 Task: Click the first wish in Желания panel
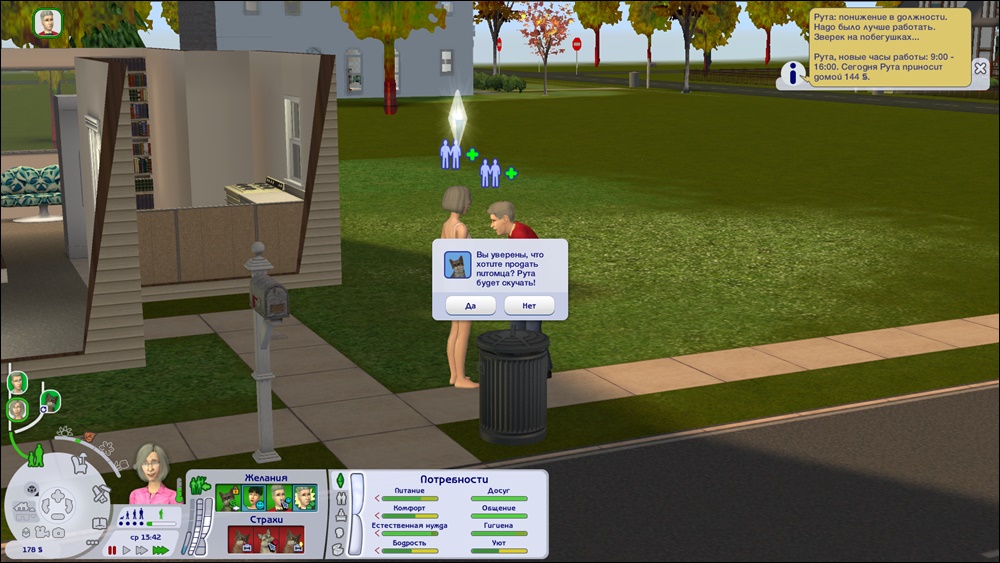coord(229,496)
